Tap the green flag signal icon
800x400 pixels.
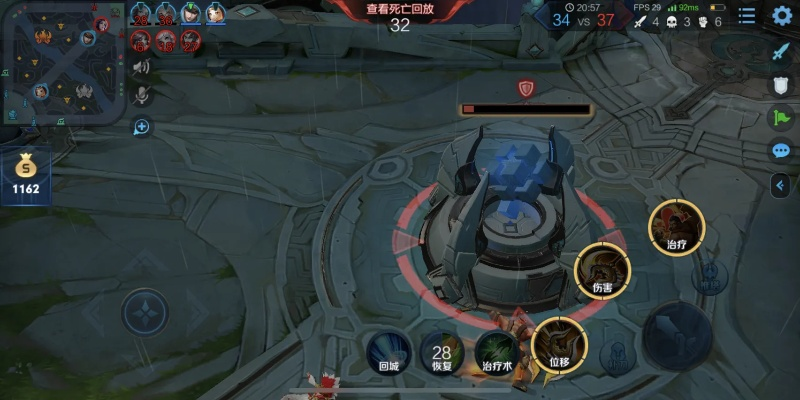pyautogui.click(x=781, y=118)
